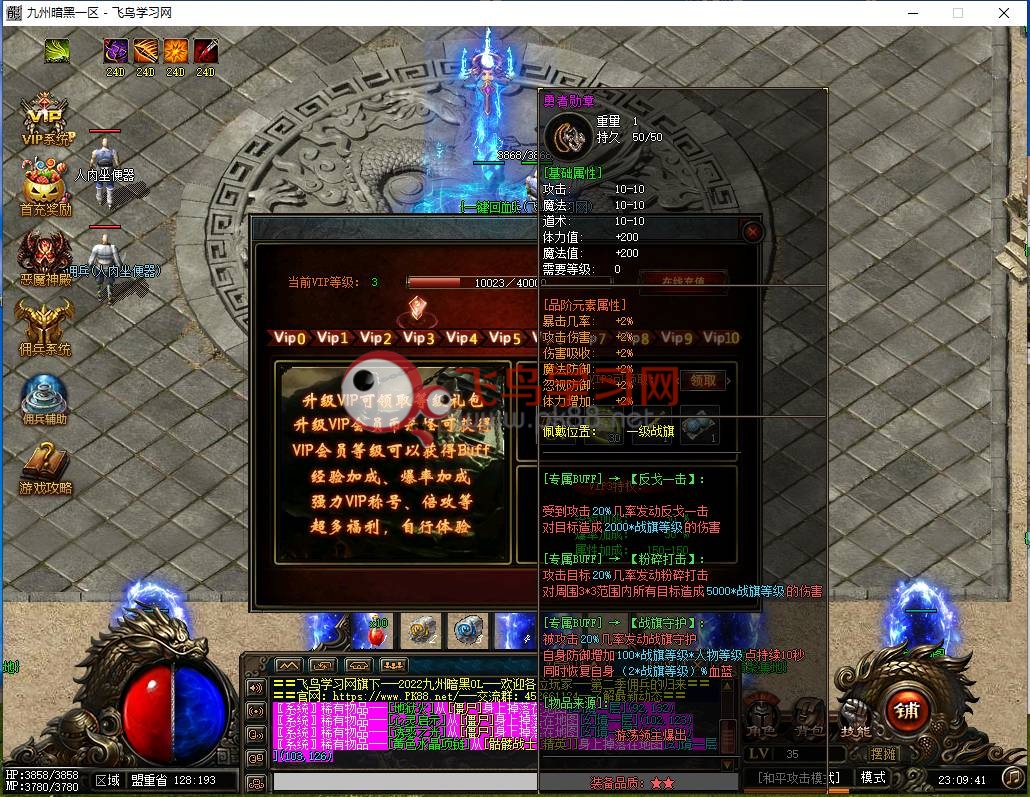The width and height of the screenshot is (1030, 797).
Task: Open the 游戏攻略 game guide book
Action: (45, 465)
